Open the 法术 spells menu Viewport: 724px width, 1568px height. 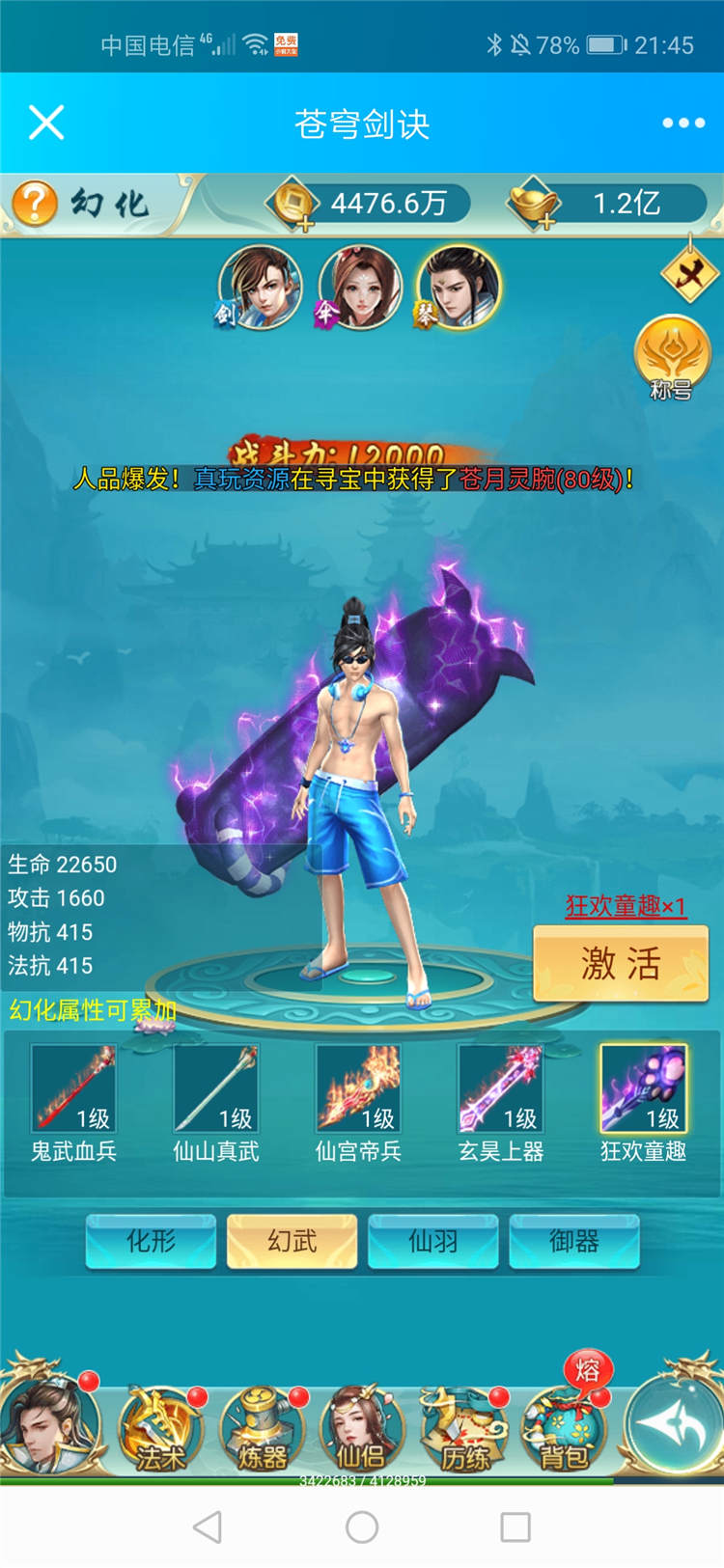coord(160,1430)
